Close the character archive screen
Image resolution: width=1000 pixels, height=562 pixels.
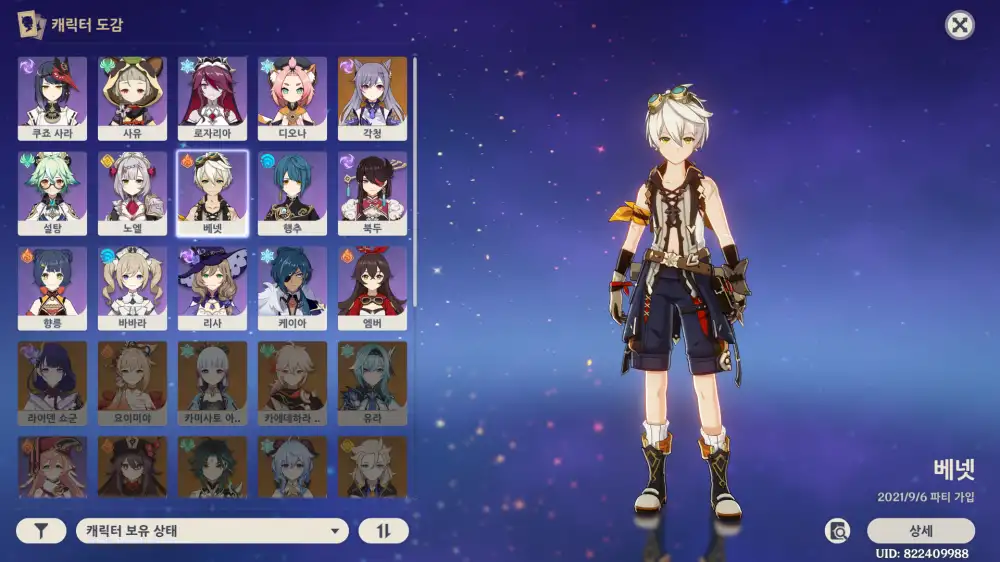point(960,26)
